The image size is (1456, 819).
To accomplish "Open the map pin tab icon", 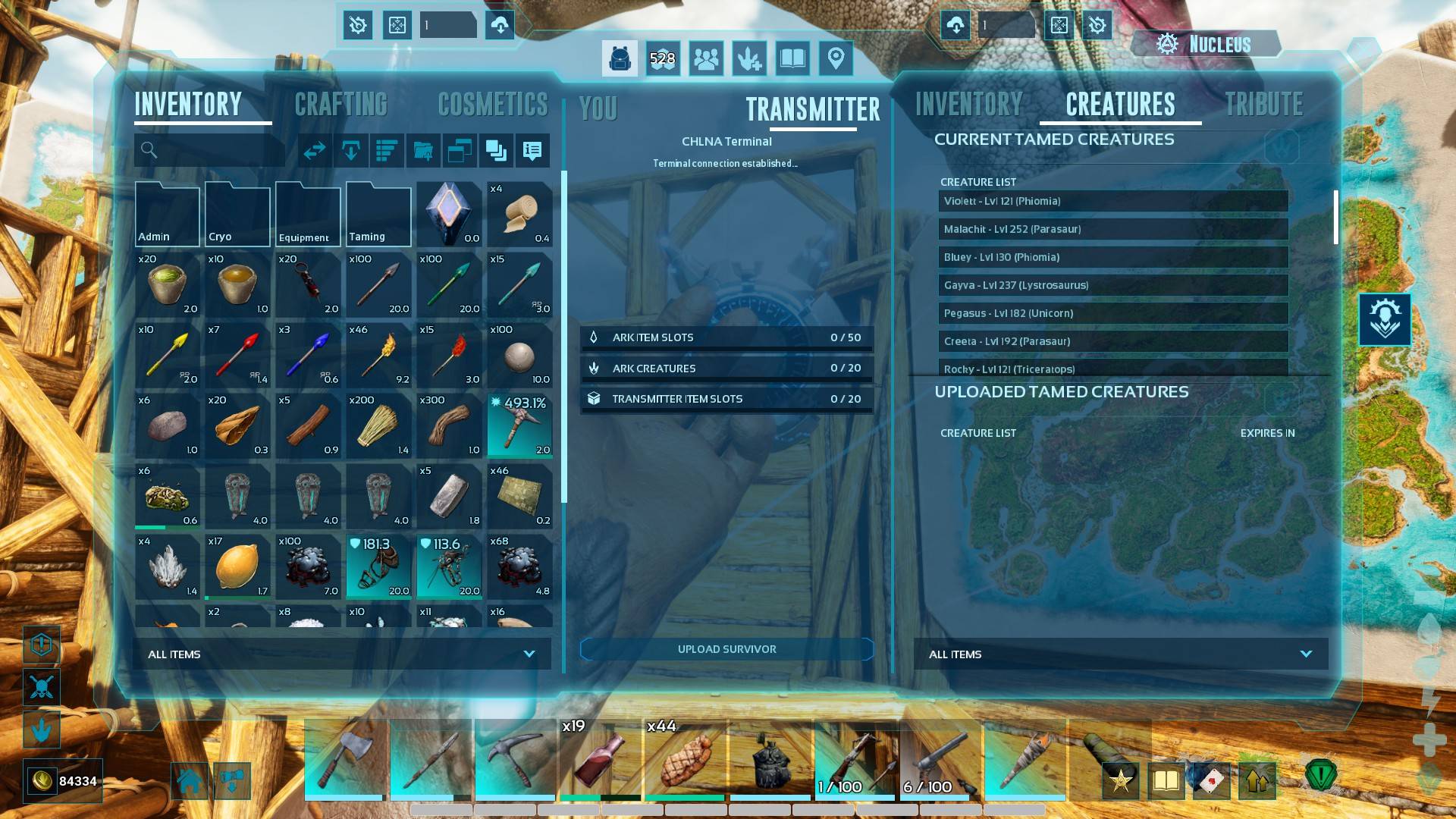I will pos(836,58).
